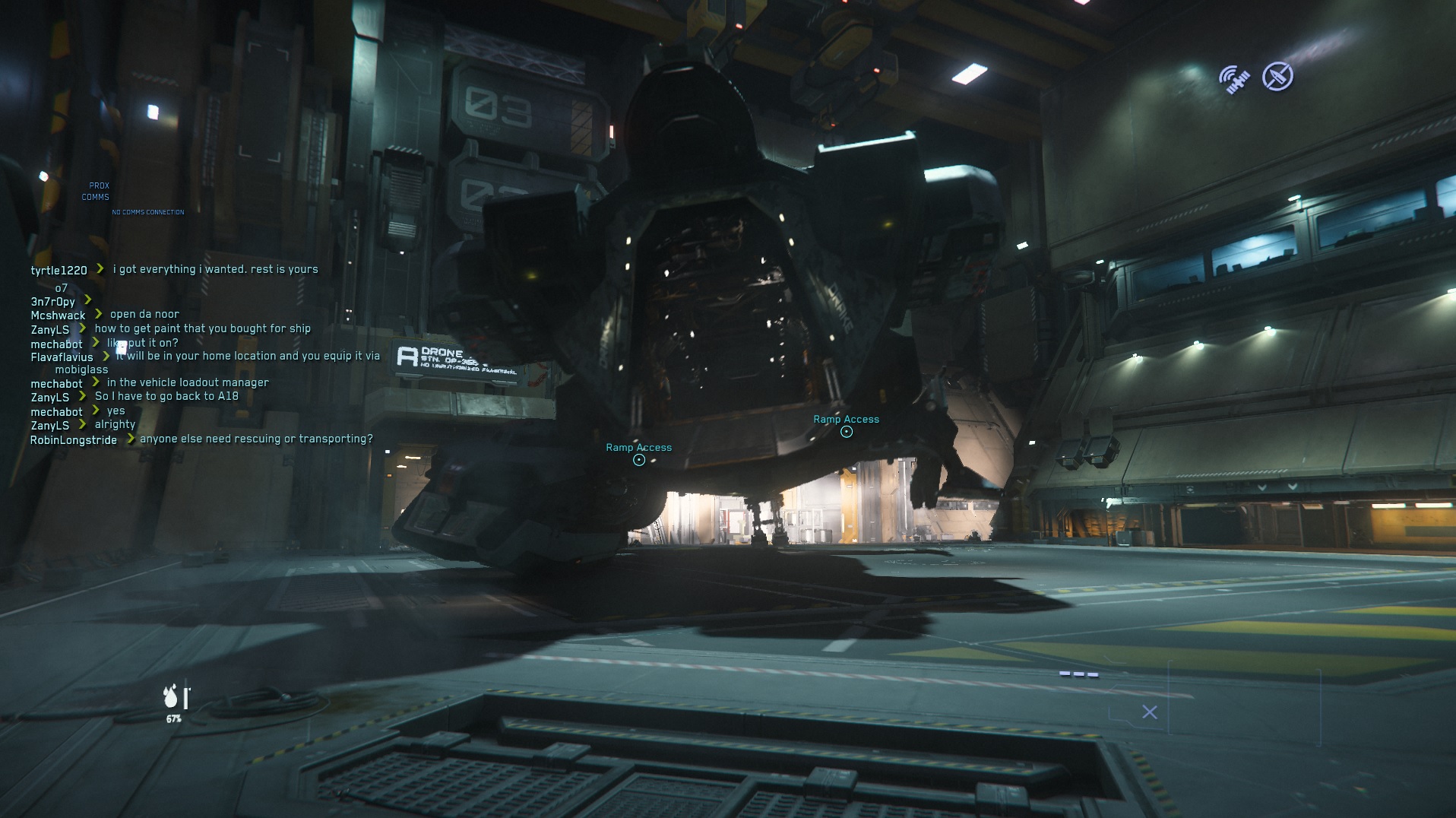Click the crossed-out missile restriction icon
Viewport: 1456px width, 818px height.
click(x=1278, y=76)
